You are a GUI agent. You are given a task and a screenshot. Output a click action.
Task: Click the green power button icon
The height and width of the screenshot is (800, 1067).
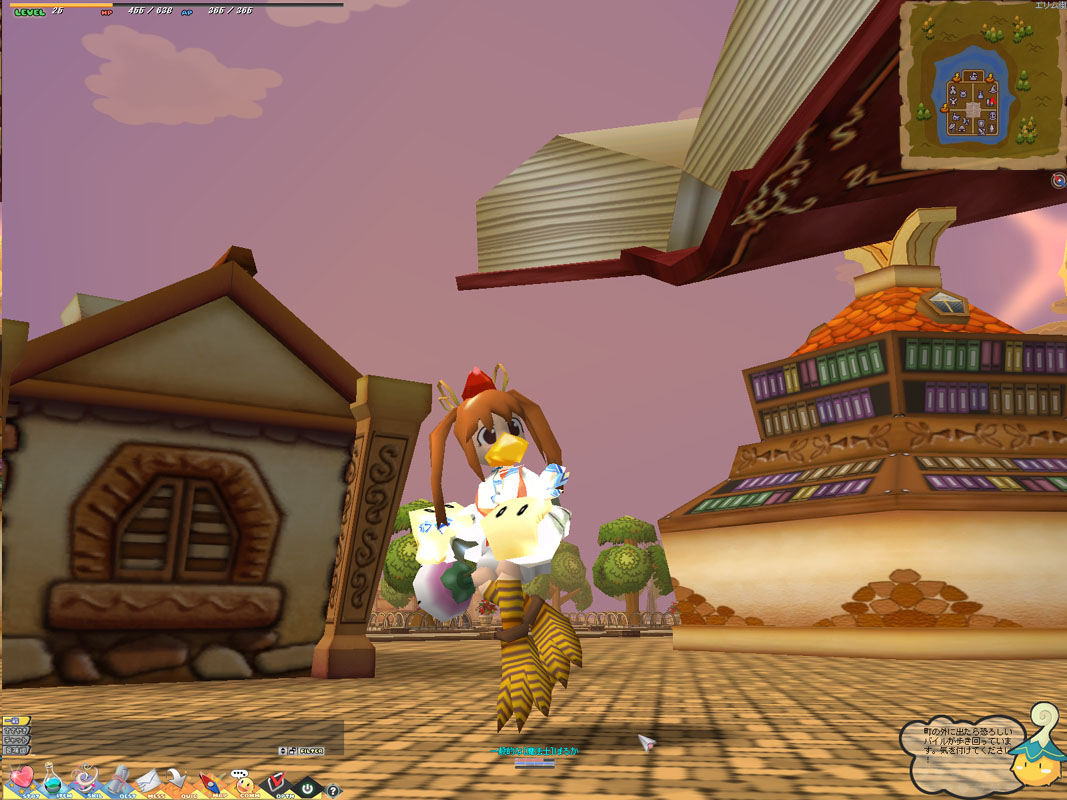309,788
